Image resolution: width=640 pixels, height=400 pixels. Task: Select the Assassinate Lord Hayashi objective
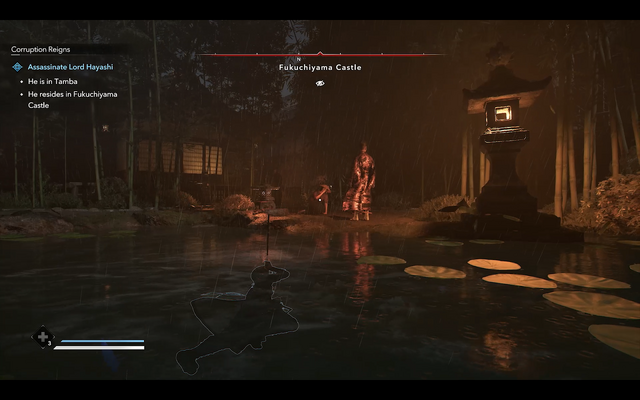click(72, 66)
